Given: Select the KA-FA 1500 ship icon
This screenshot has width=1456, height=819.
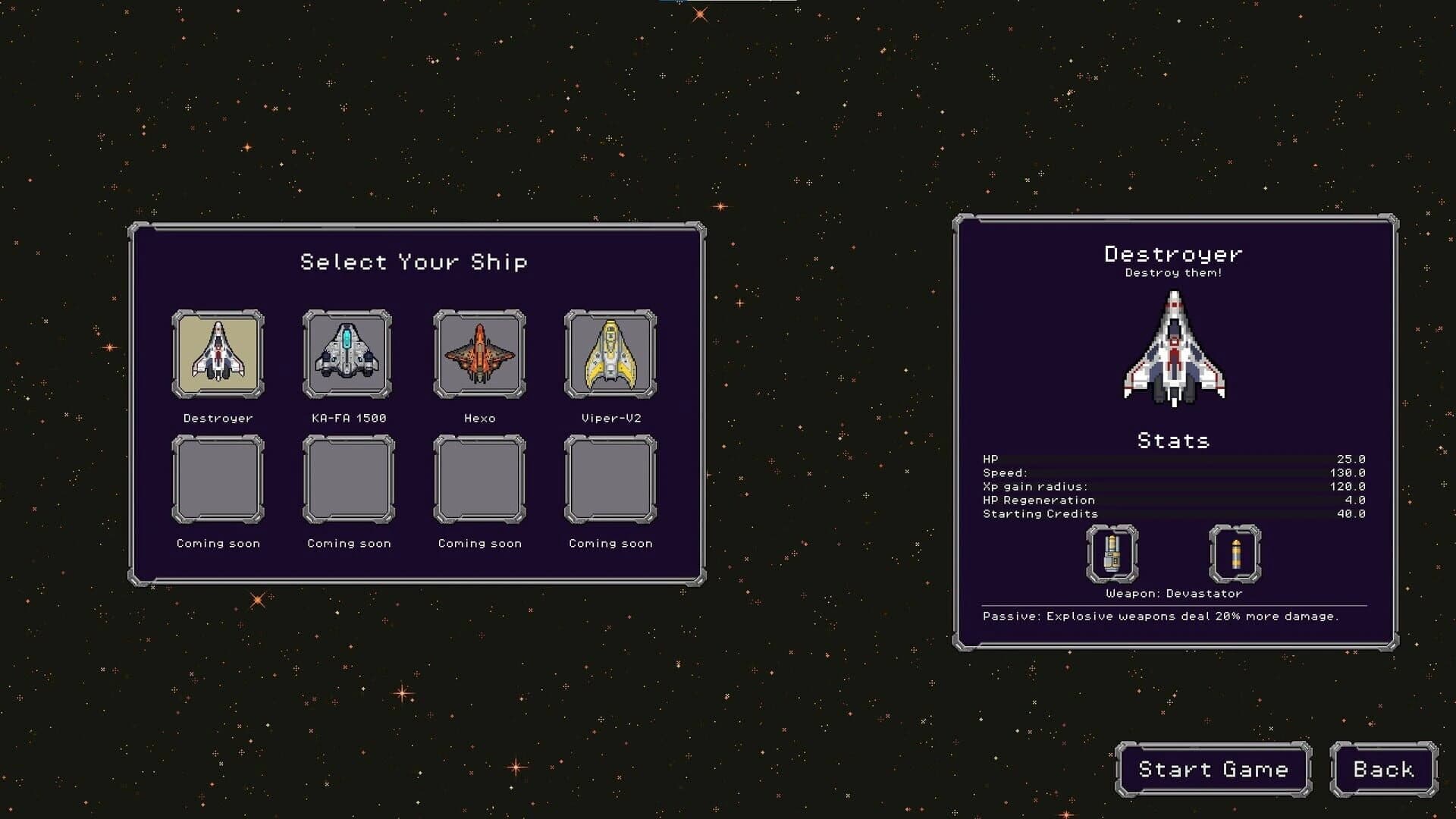Looking at the screenshot, I should (349, 354).
